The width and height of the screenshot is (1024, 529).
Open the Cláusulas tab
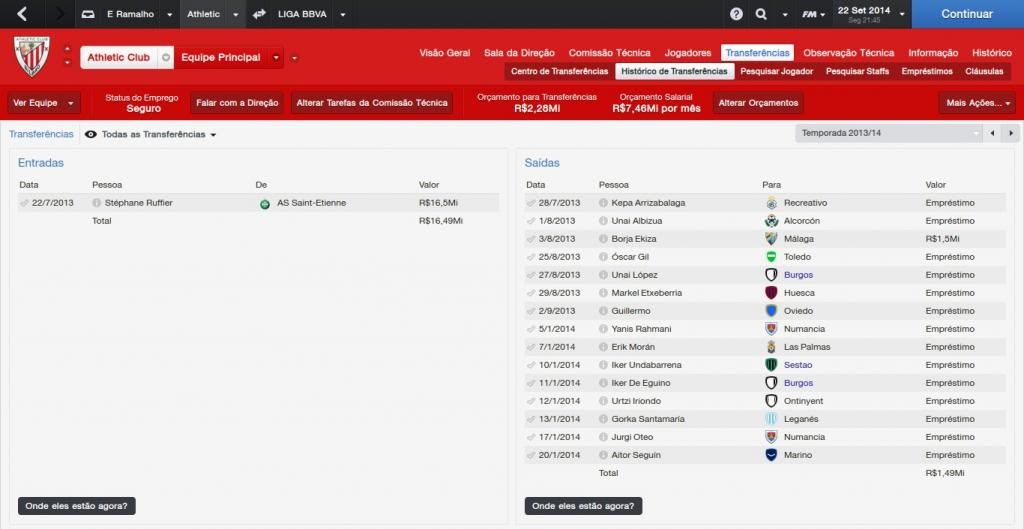(x=984, y=72)
